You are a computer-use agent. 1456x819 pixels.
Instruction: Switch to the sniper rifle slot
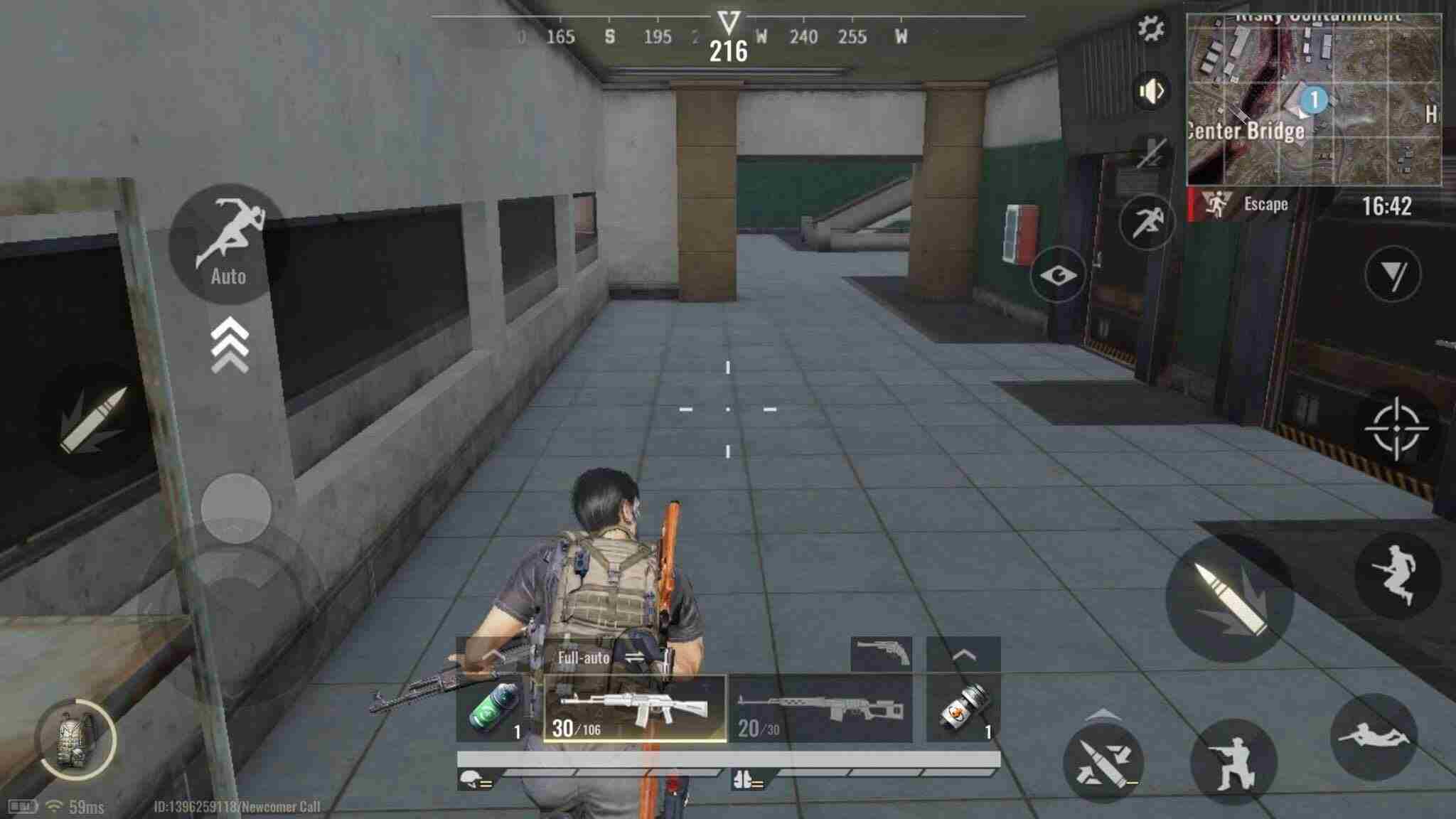[821, 710]
